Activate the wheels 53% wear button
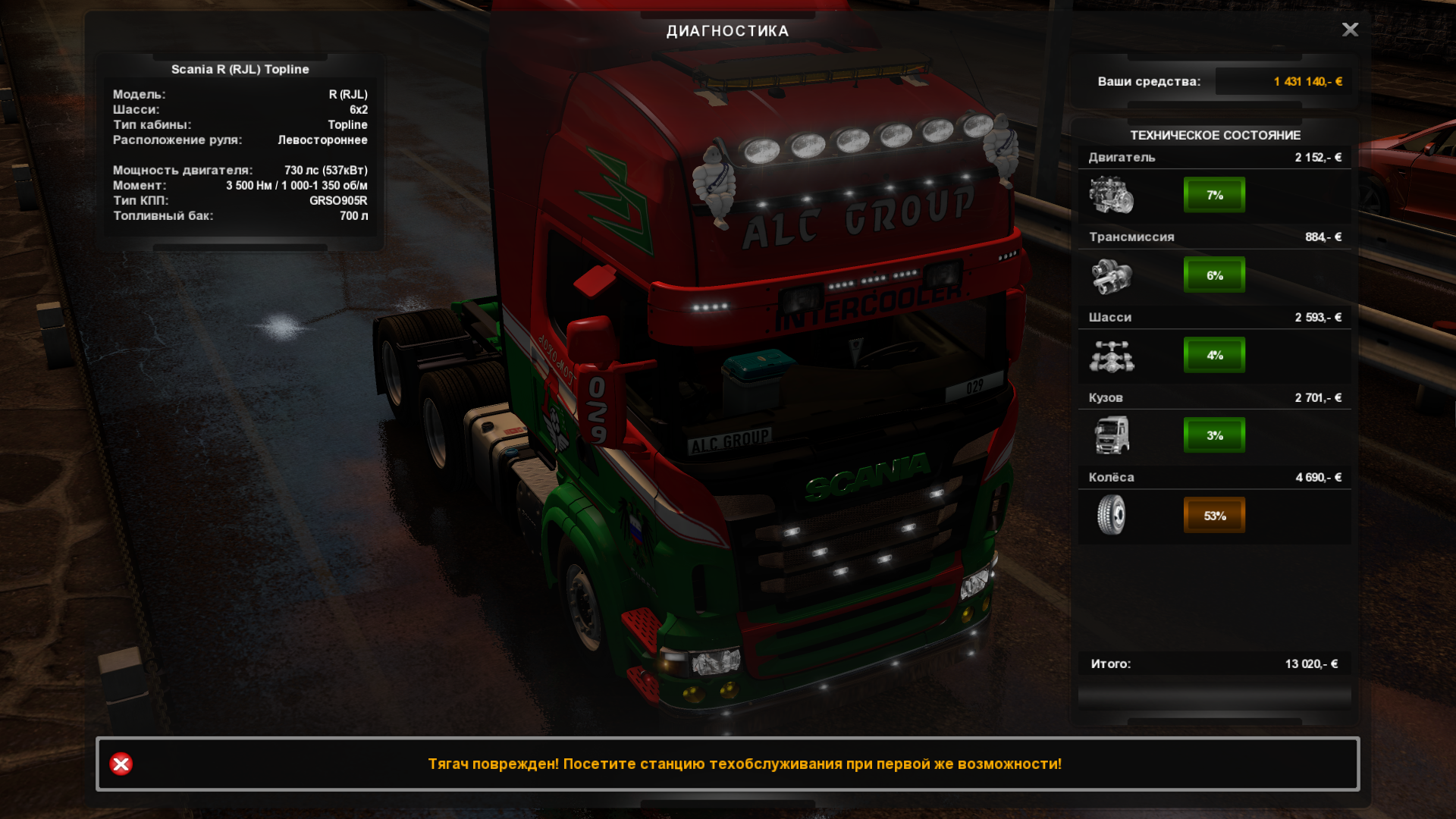 point(1214,516)
